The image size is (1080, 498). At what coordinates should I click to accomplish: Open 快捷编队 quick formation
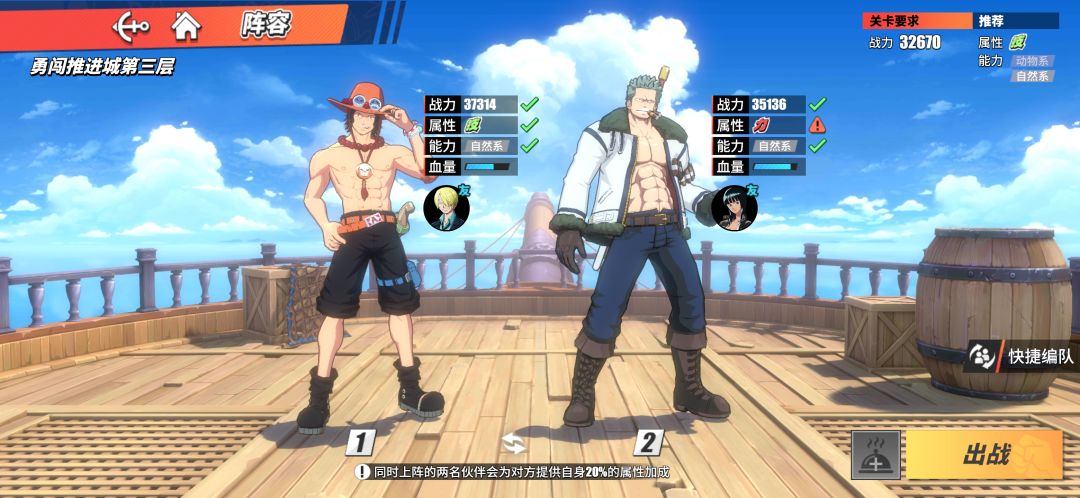(1023, 355)
